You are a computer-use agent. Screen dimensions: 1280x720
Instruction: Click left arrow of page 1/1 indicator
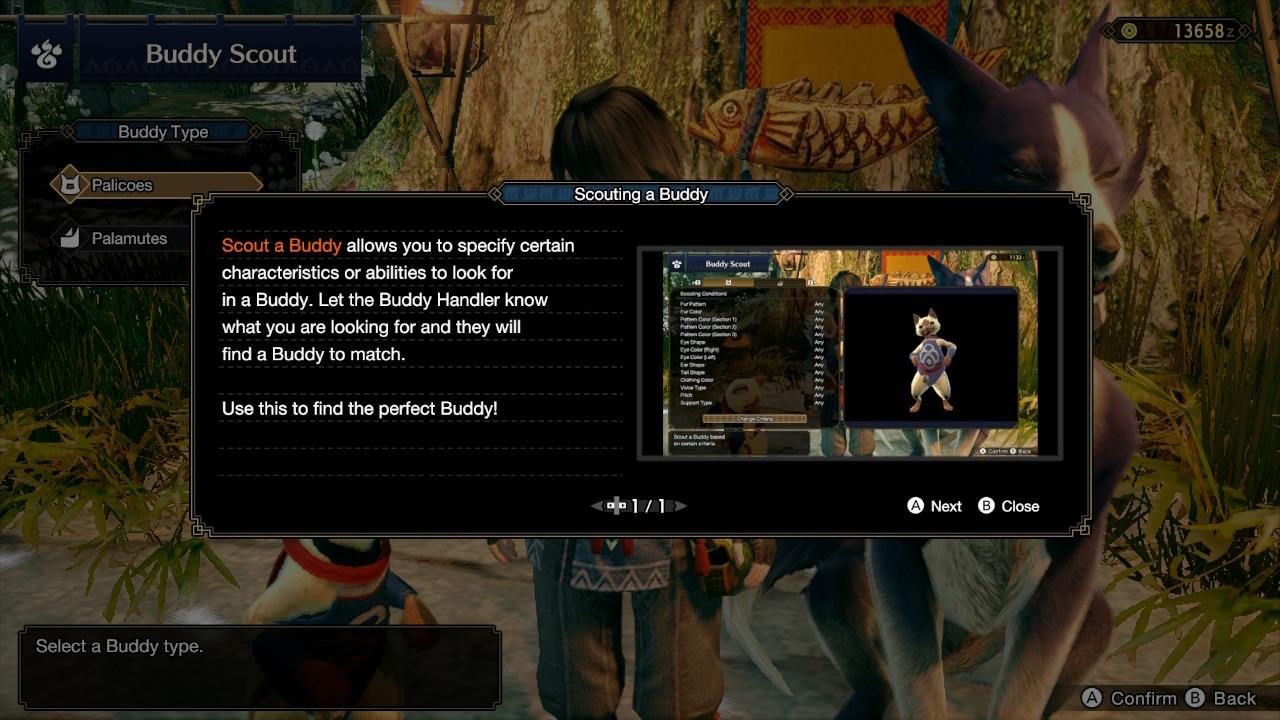(x=596, y=506)
